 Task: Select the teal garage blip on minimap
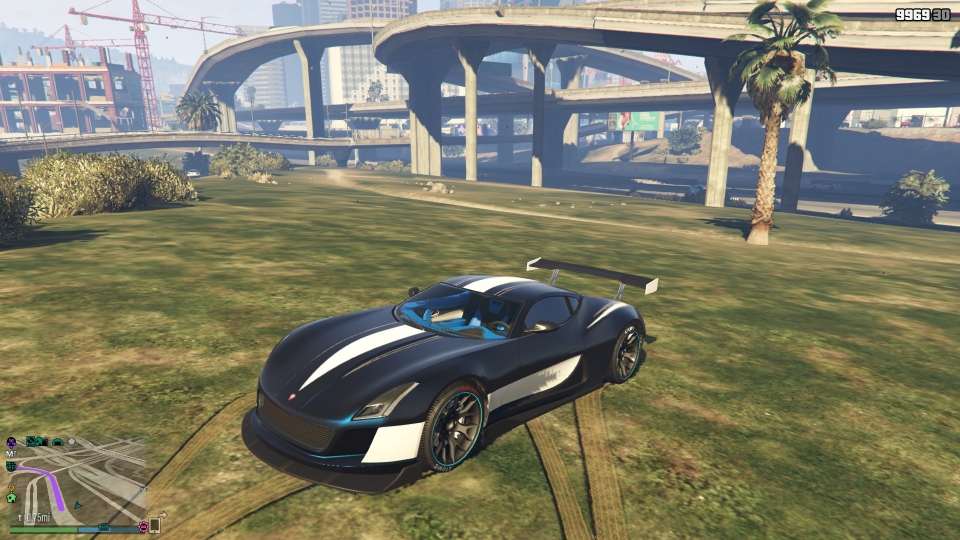[x=58, y=441]
